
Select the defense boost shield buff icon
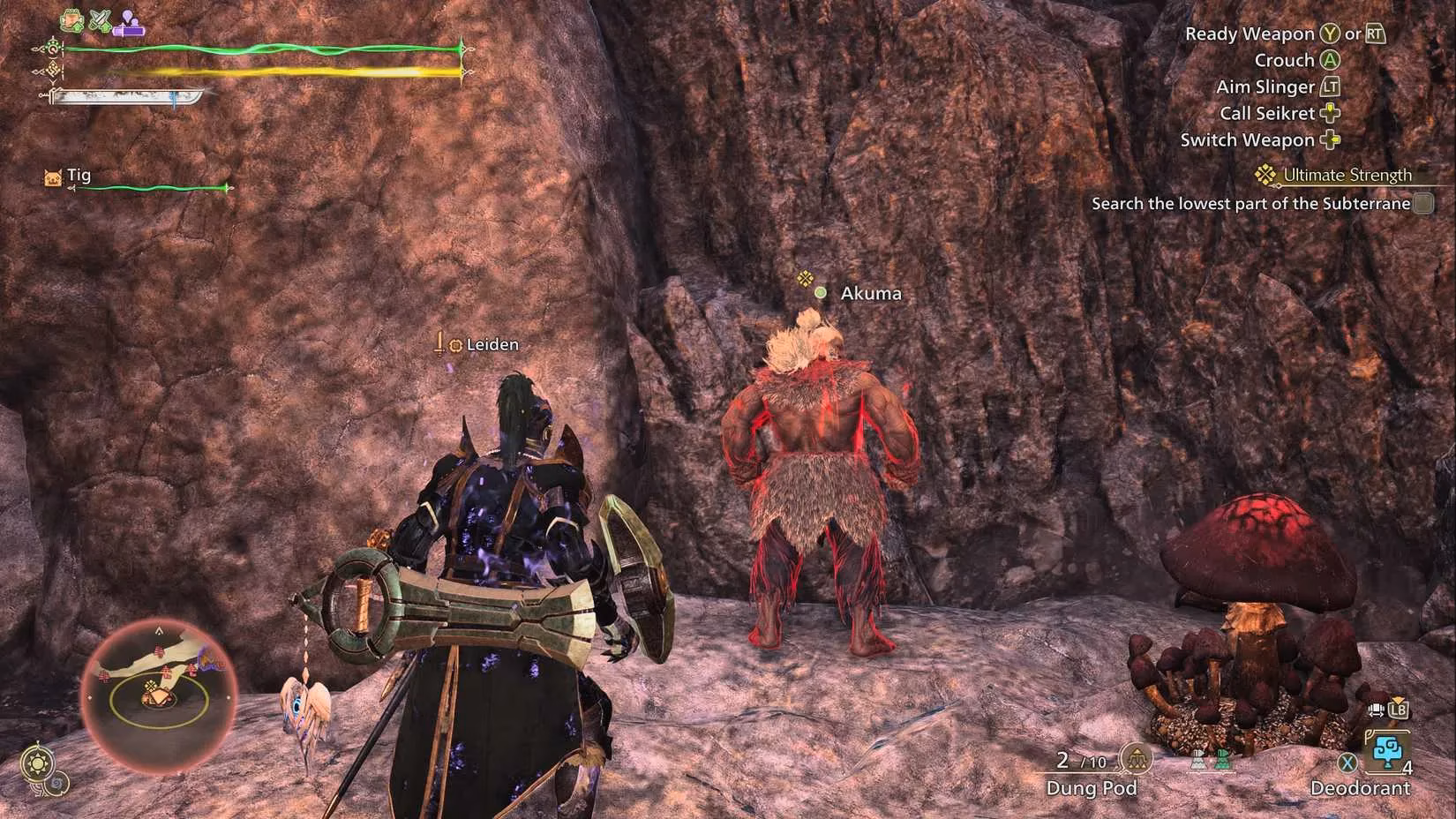(x=71, y=19)
